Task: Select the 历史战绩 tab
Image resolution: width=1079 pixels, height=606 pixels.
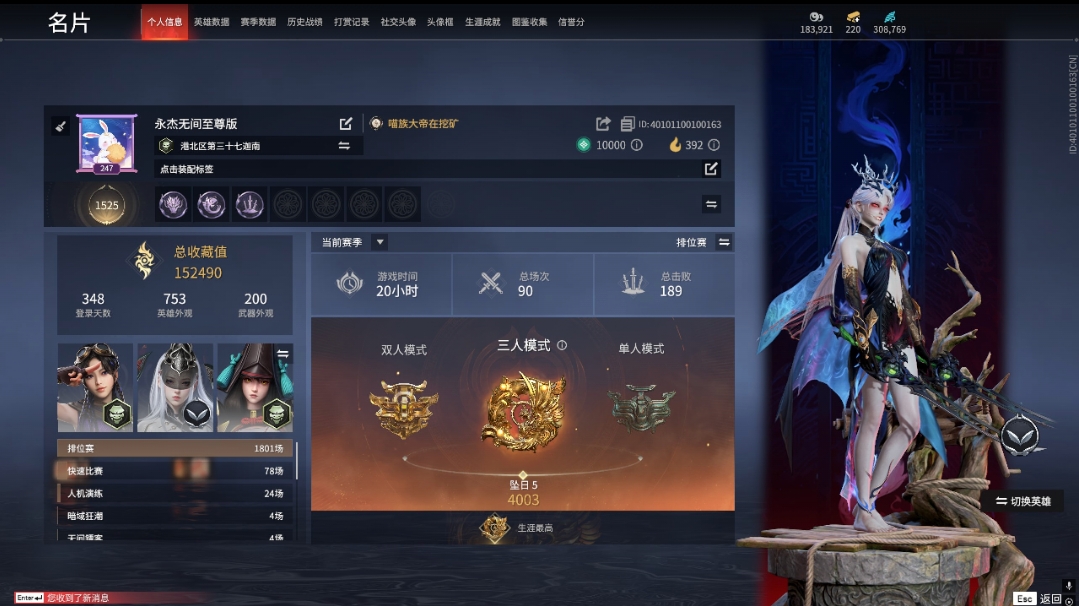Action: 304,22
